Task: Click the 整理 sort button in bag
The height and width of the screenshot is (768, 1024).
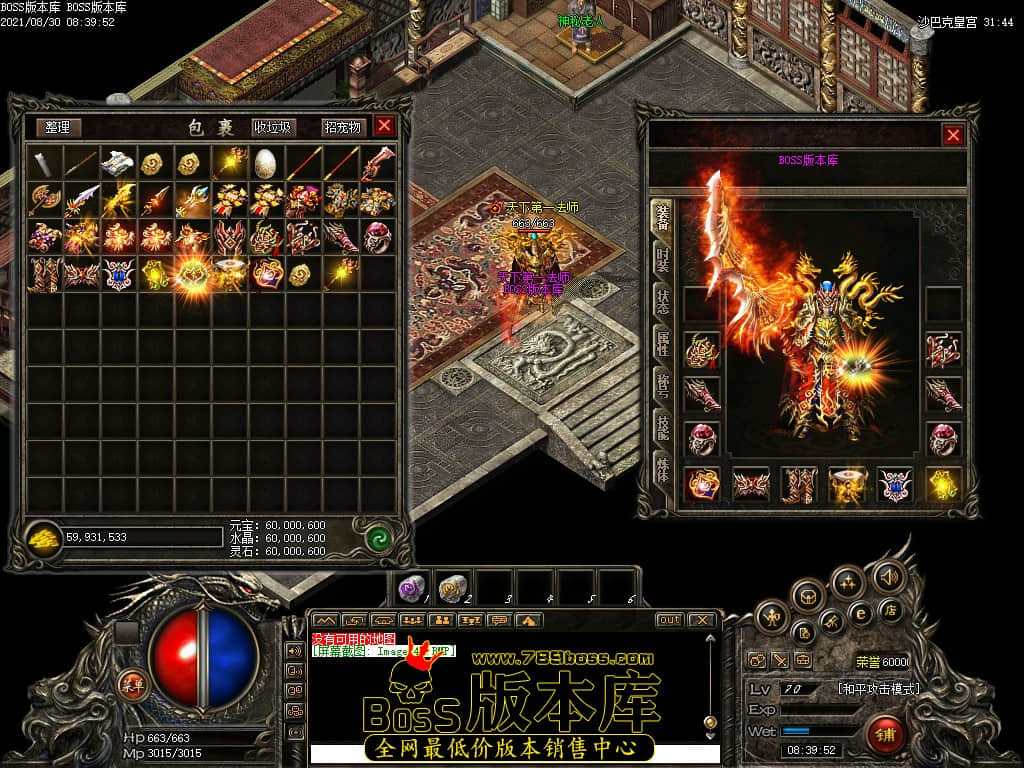Action: click(x=58, y=127)
